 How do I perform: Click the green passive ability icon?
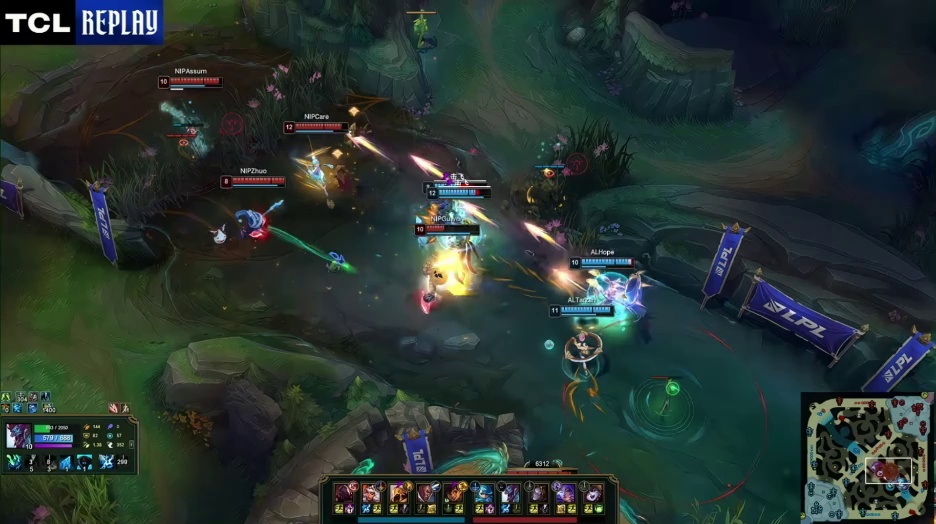[15, 462]
